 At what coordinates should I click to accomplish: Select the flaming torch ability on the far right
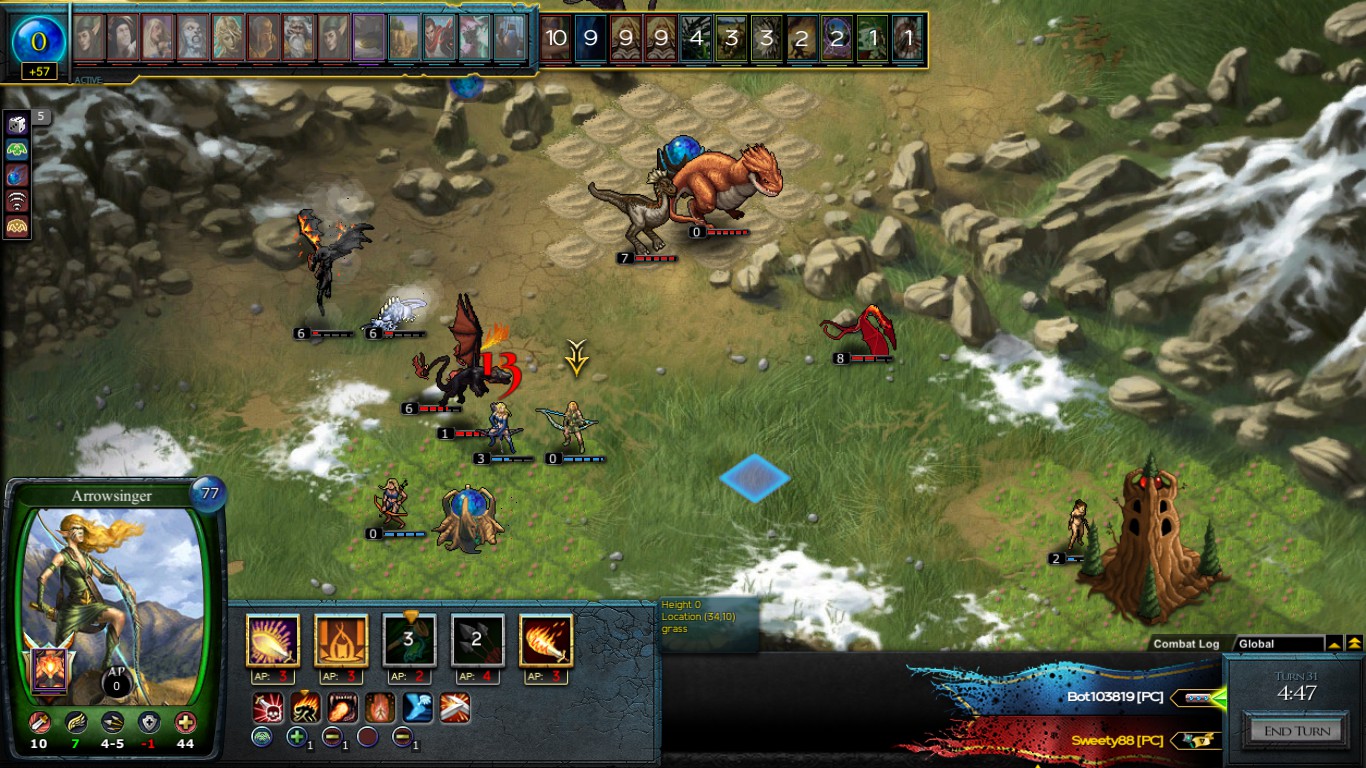point(544,640)
